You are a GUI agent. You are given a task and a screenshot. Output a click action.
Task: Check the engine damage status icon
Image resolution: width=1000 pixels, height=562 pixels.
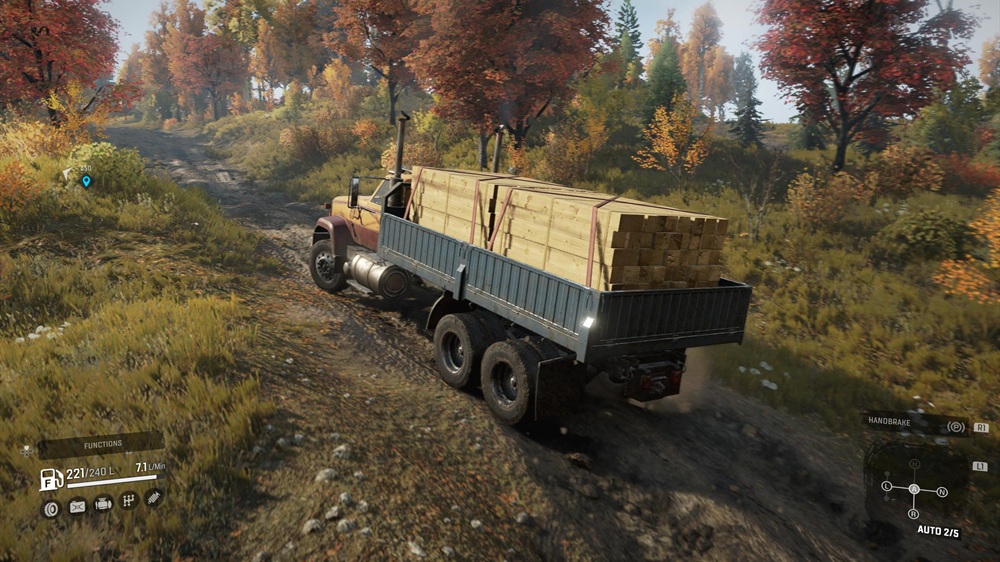coord(103,503)
